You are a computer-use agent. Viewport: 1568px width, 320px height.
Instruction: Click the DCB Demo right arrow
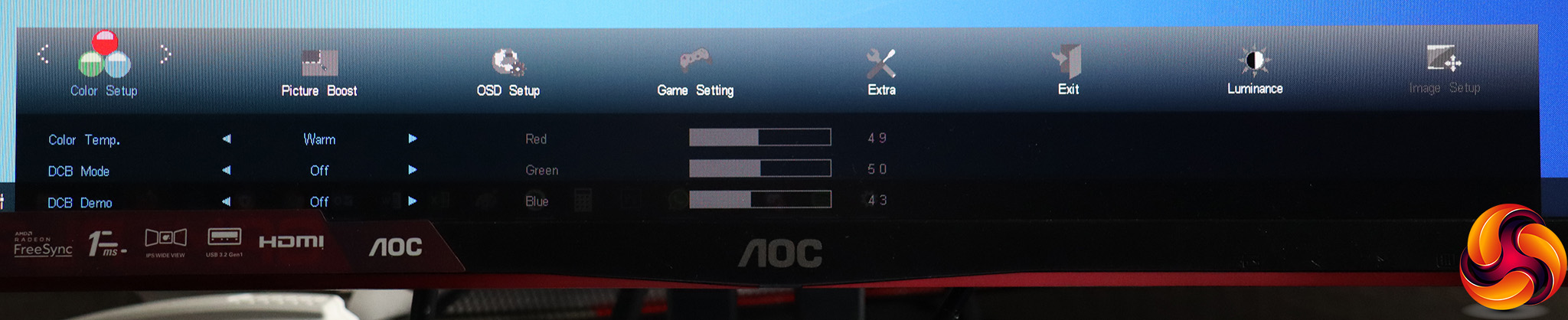coord(413,201)
